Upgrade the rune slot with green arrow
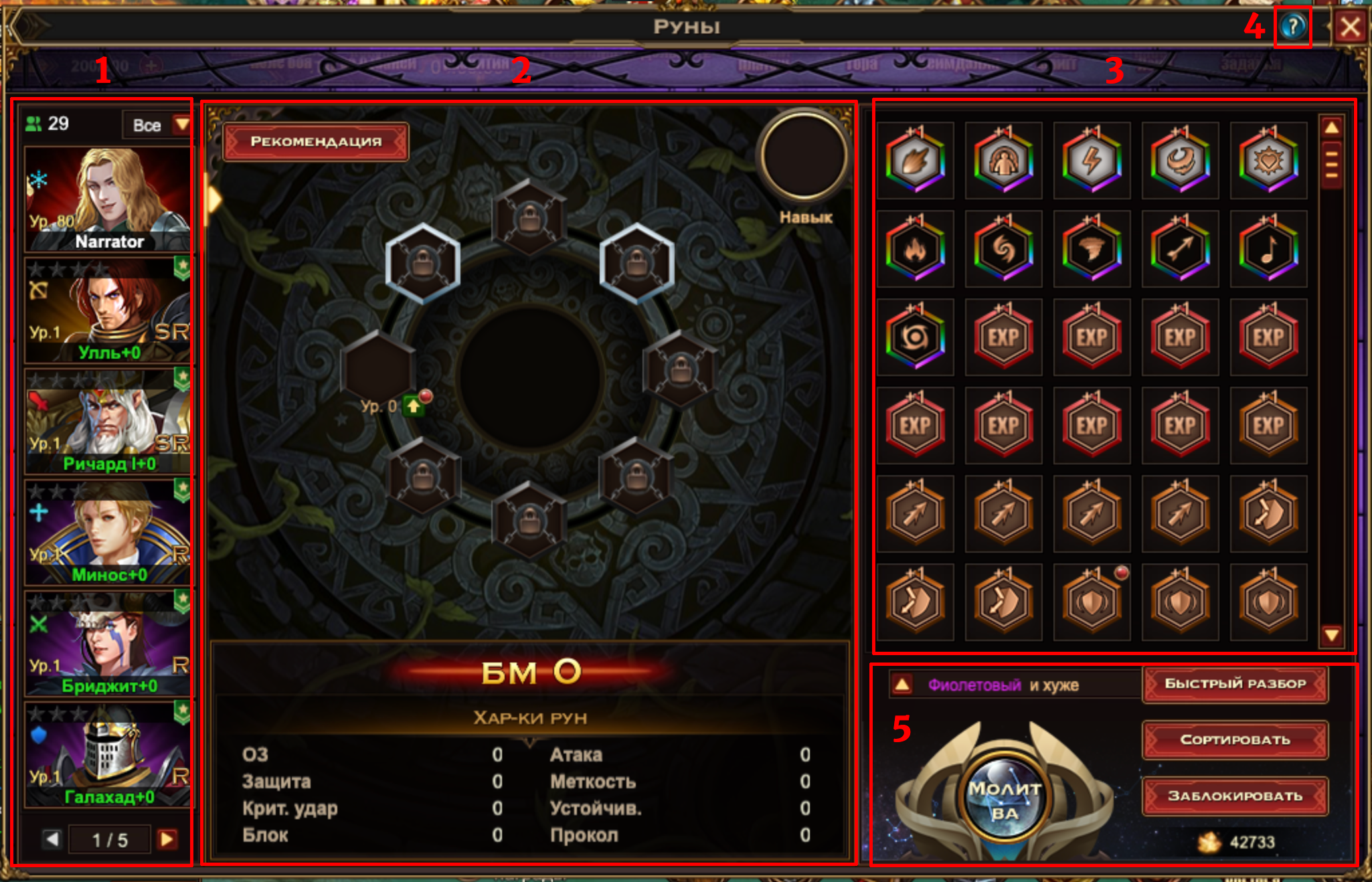This screenshot has width=1372, height=882. (414, 406)
